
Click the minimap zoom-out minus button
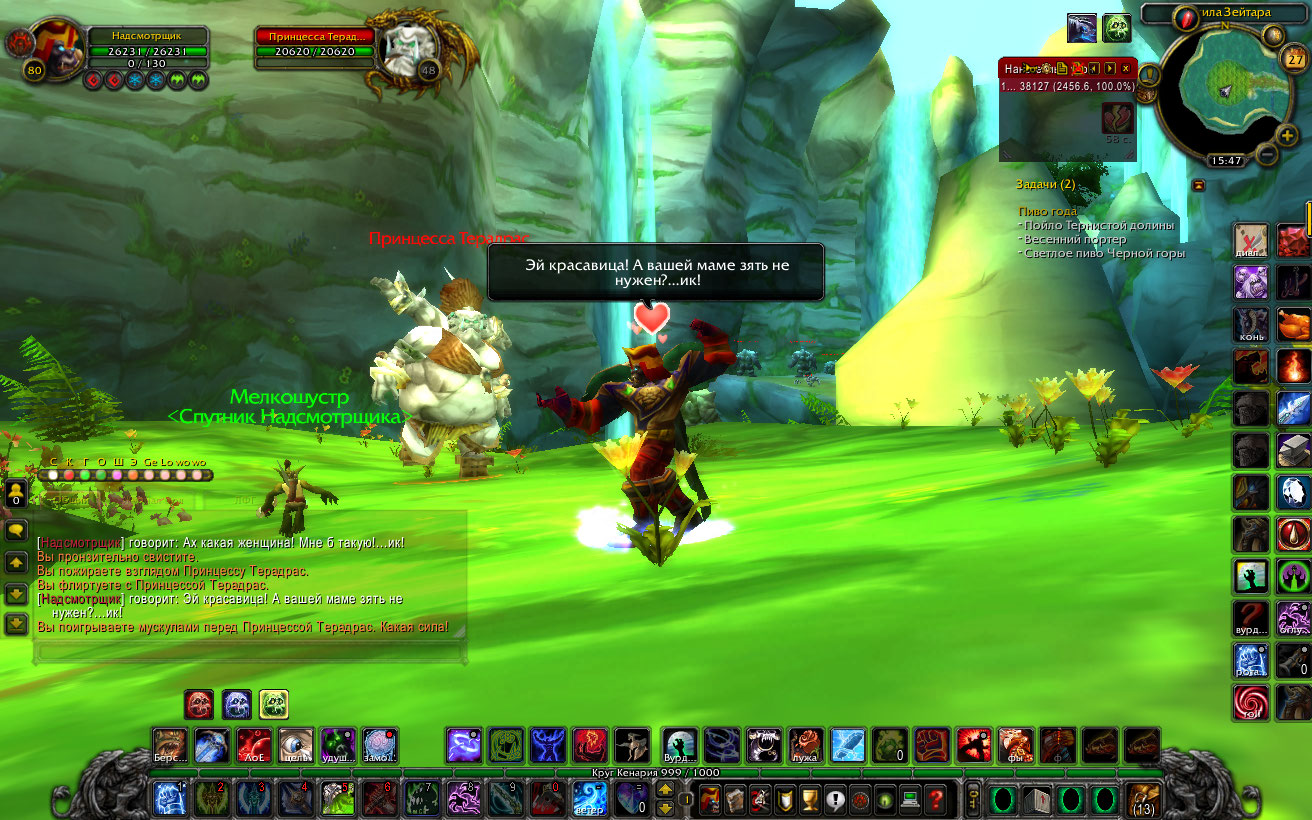point(1266,154)
